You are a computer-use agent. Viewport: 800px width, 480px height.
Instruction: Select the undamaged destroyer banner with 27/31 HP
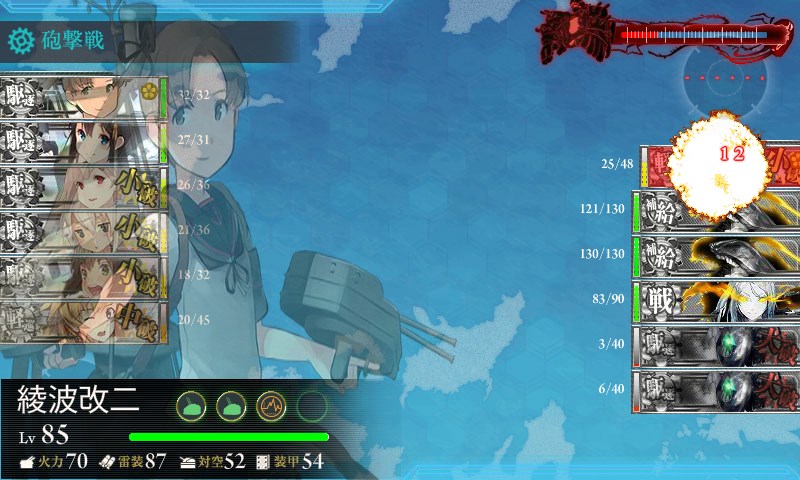(82, 141)
